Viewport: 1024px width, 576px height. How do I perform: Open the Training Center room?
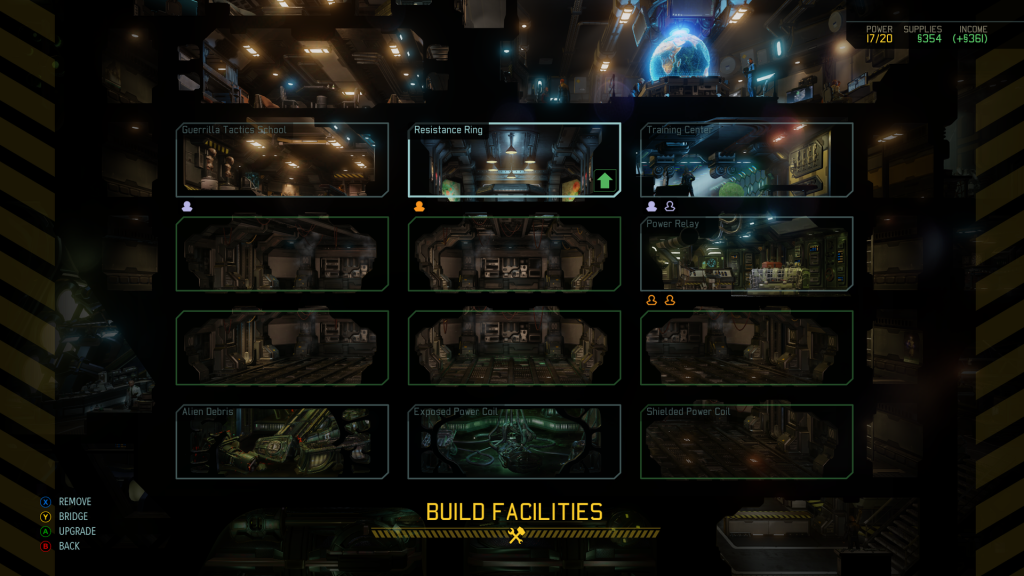(x=746, y=161)
